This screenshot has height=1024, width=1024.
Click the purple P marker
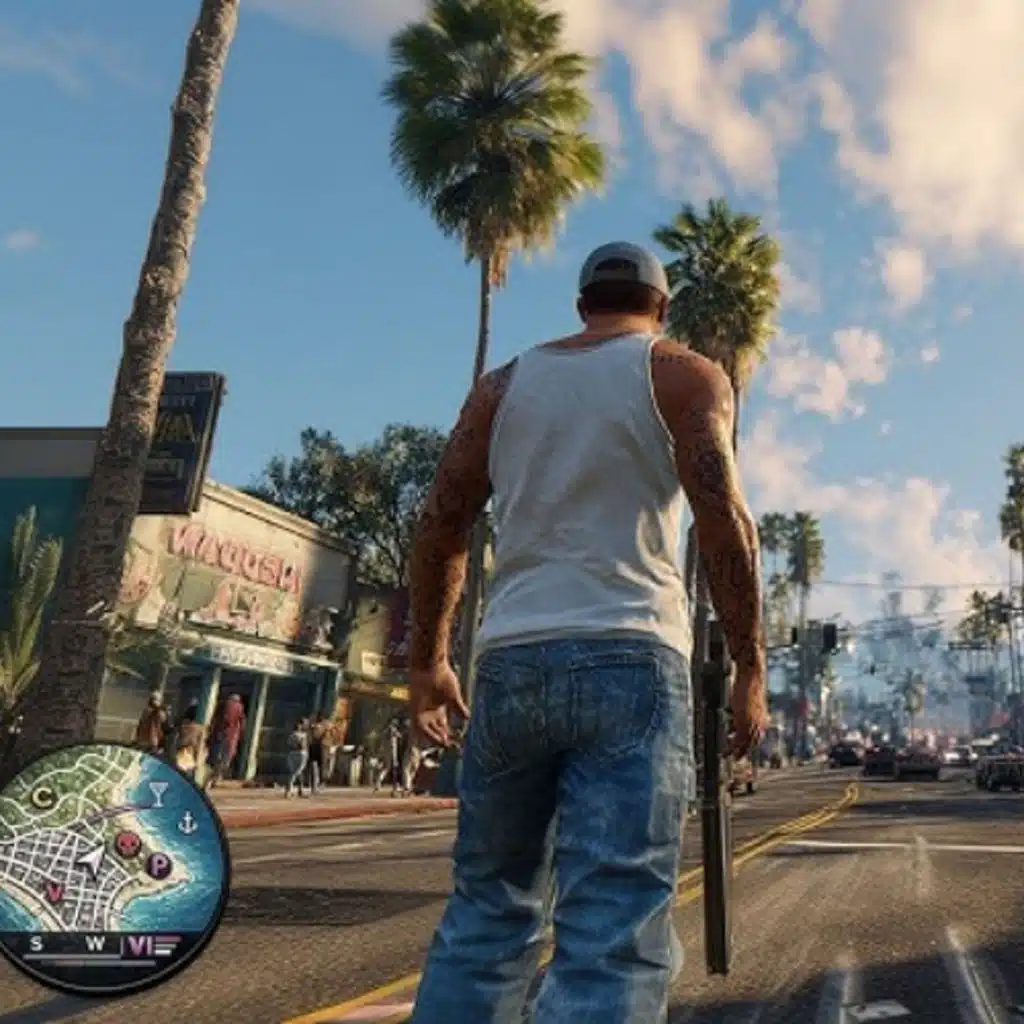[158, 865]
